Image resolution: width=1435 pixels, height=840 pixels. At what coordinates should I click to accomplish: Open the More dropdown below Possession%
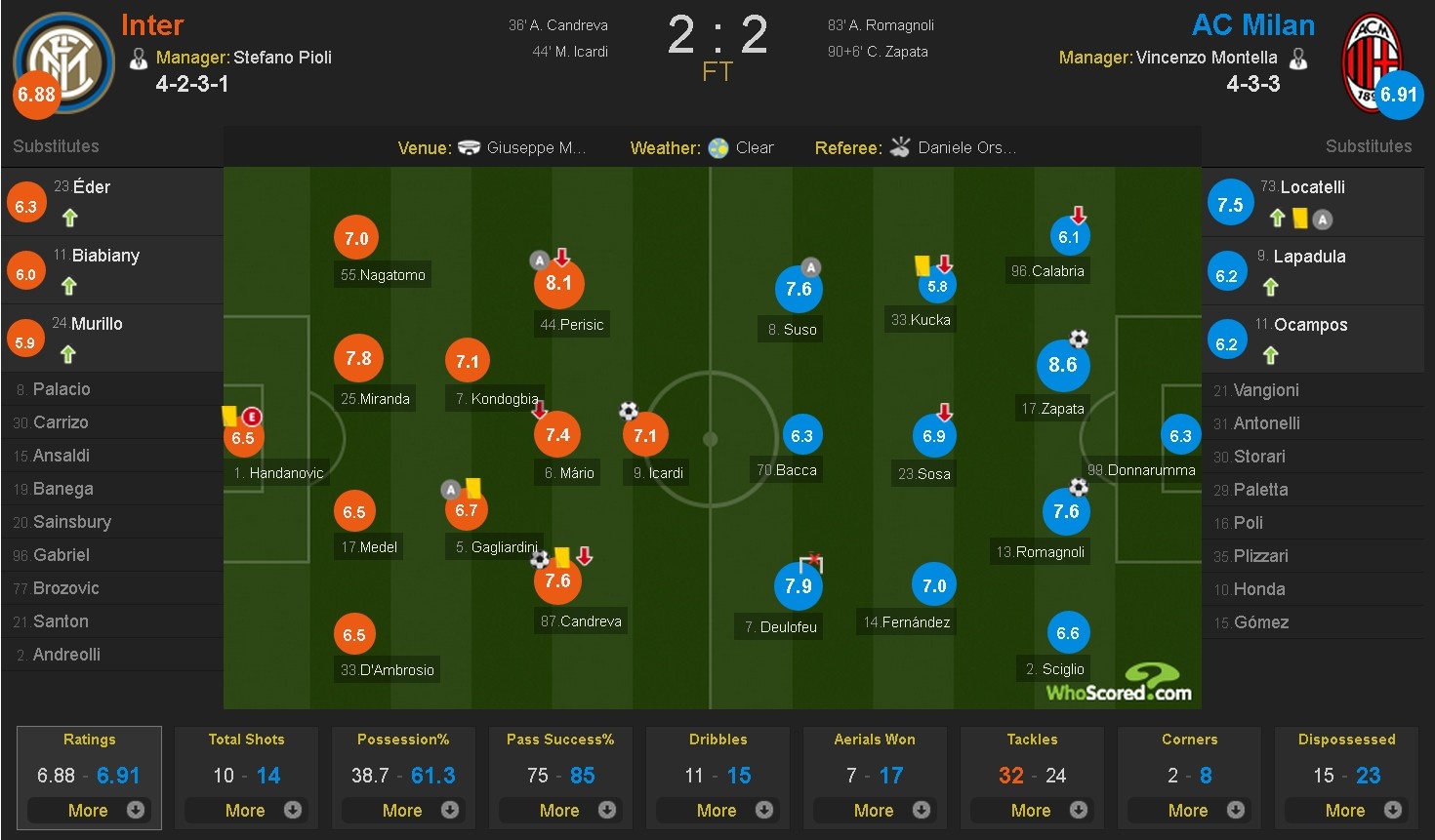tap(403, 810)
